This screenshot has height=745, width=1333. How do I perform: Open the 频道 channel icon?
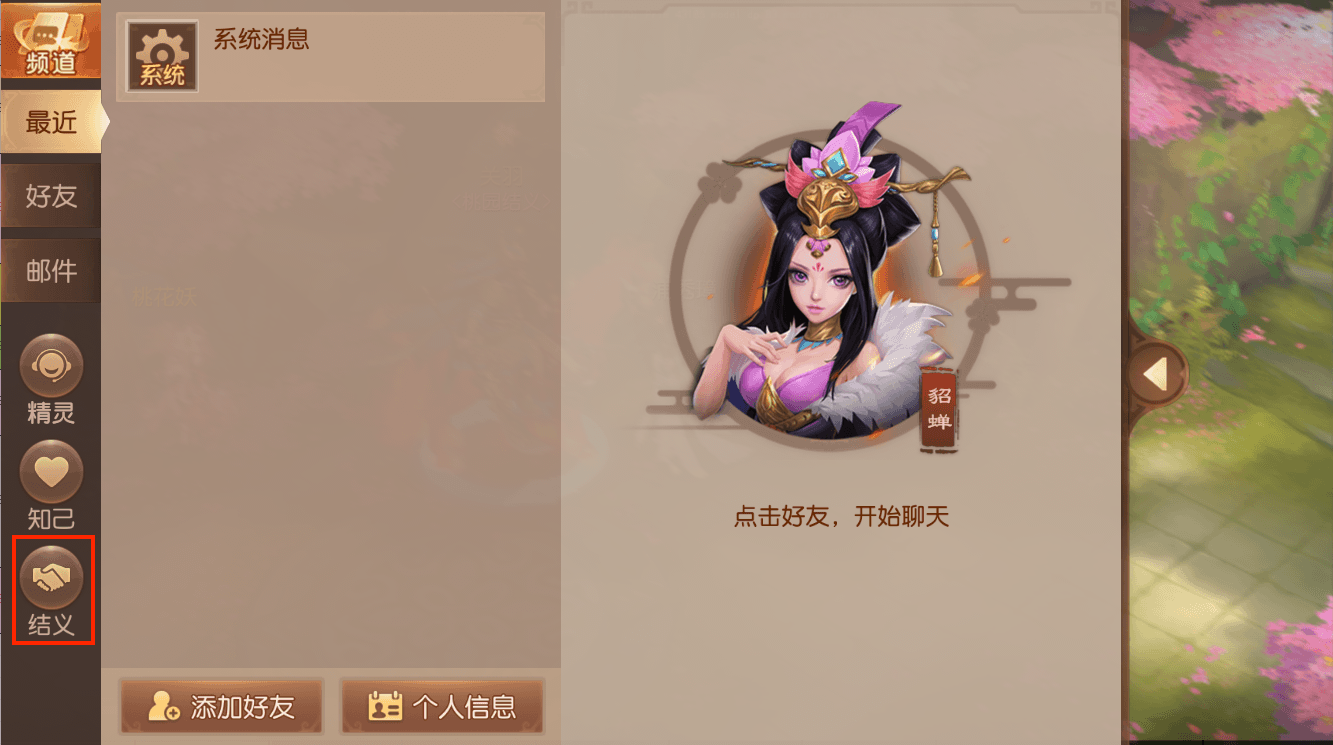click(x=52, y=40)
